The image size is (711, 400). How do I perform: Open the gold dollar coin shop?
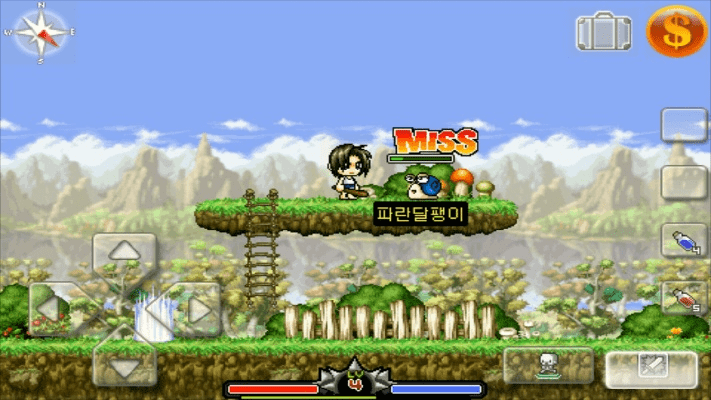pos(676,30)
